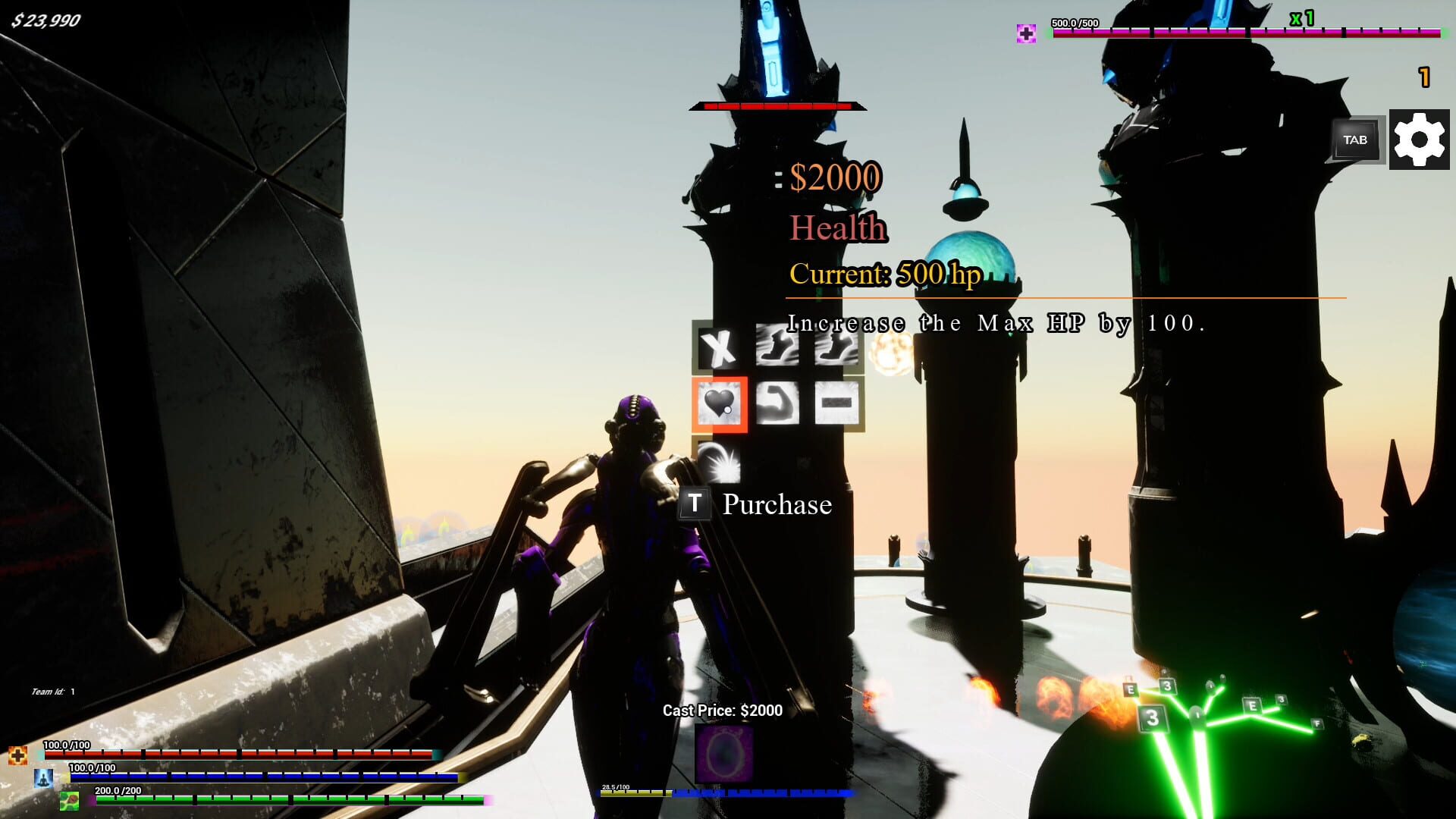The image size is (1456, 819).
Task: Open the settings gear menu
Action: tap(1420, 140)
